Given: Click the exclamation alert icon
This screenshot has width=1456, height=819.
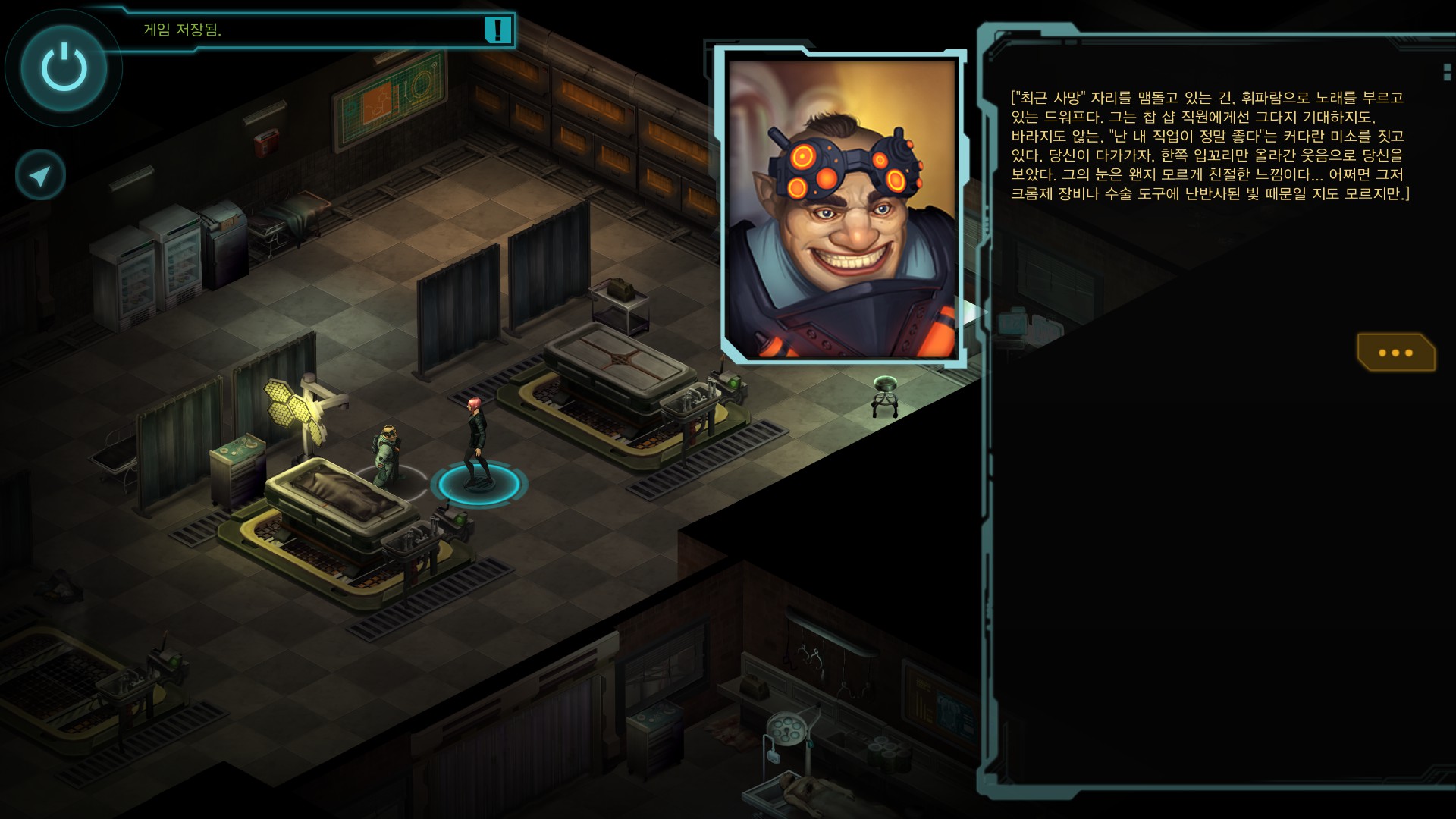Looking at the screenshot, I should [497, 30].
